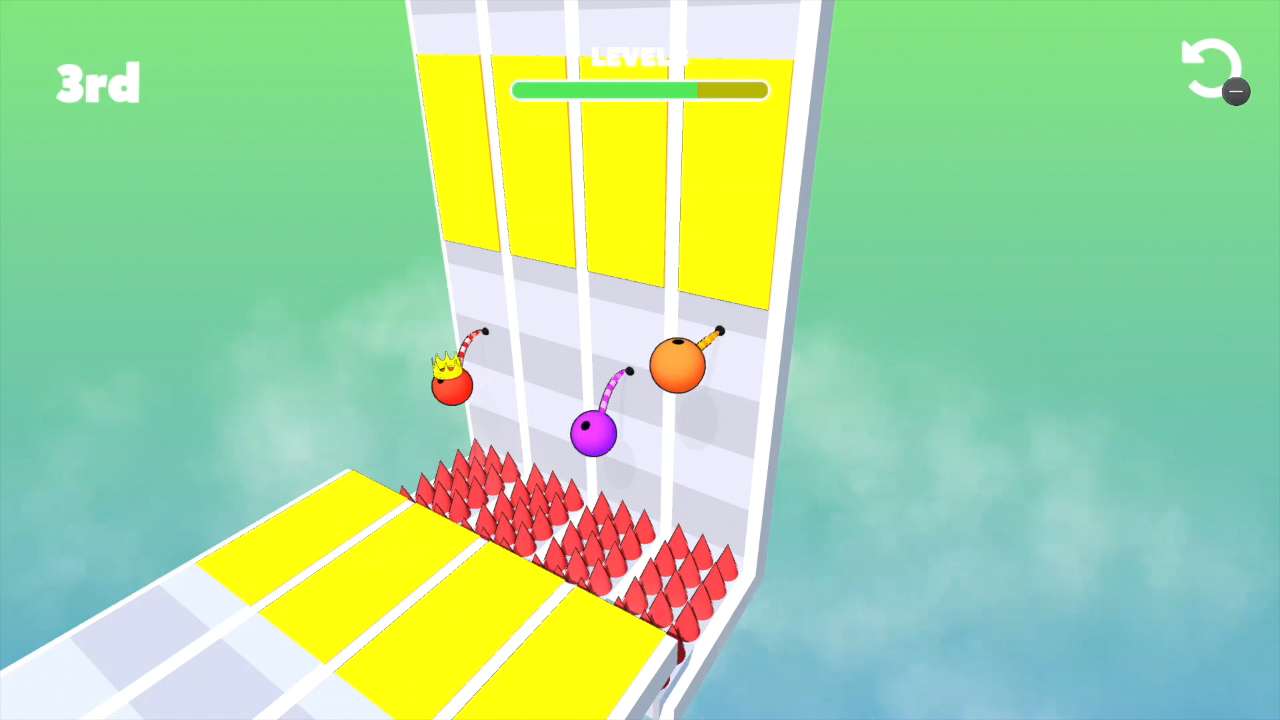Click the orange ball's extended rope
Screen dimensions: 1280x720
708,339
